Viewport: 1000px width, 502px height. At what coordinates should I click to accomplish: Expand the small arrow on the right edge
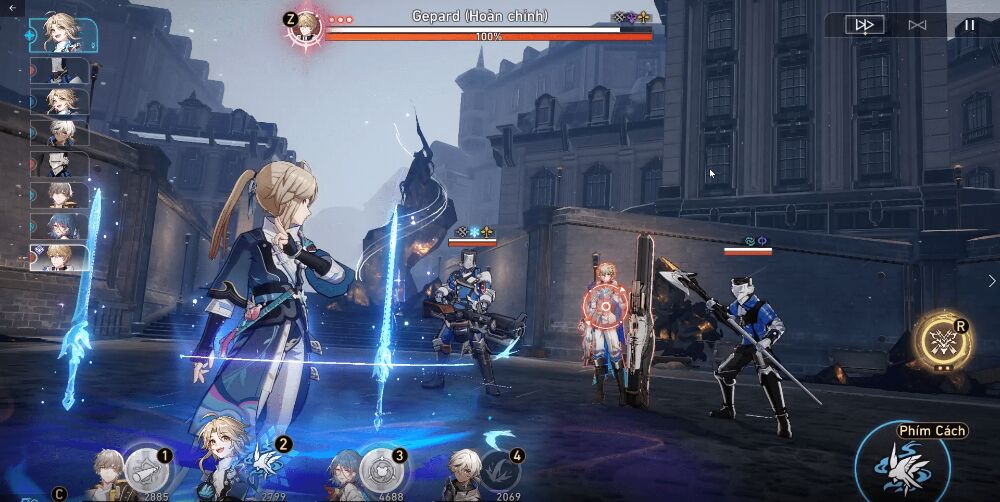(991, 281)
